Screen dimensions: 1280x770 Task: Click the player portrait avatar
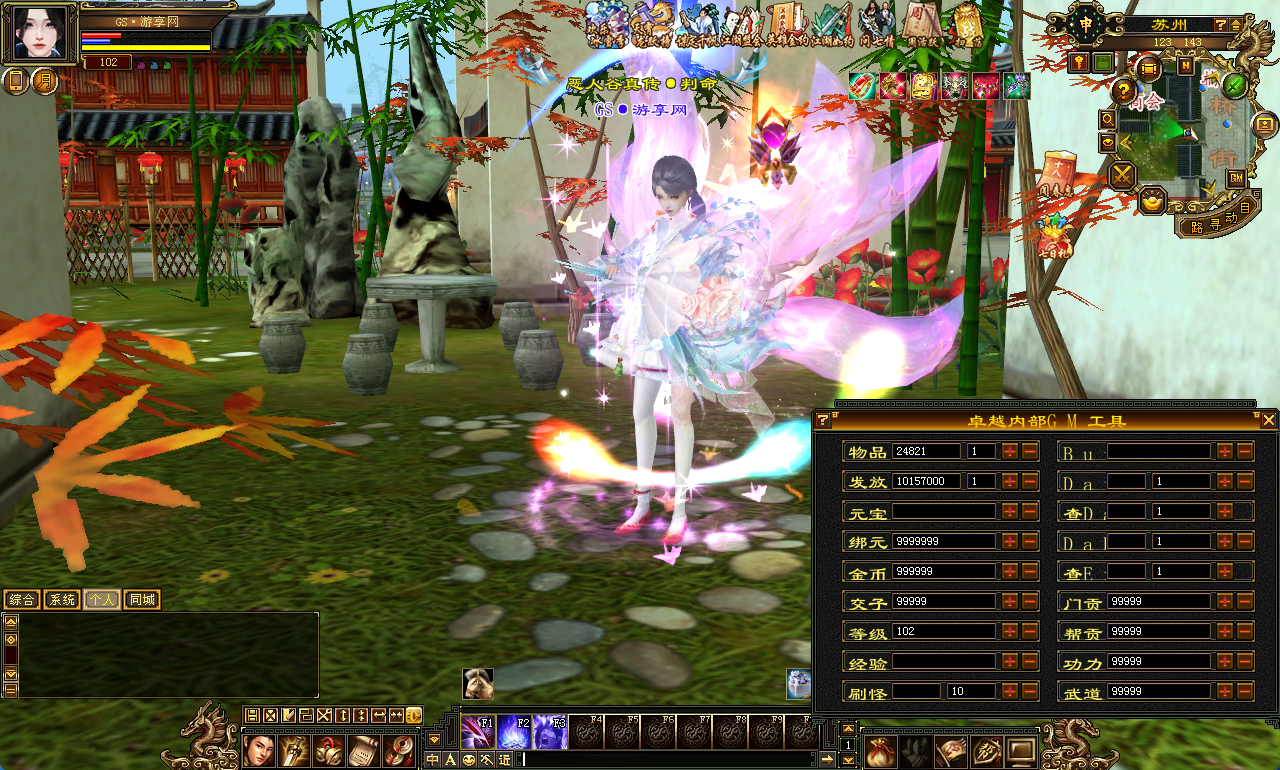(x=40, y=34)
